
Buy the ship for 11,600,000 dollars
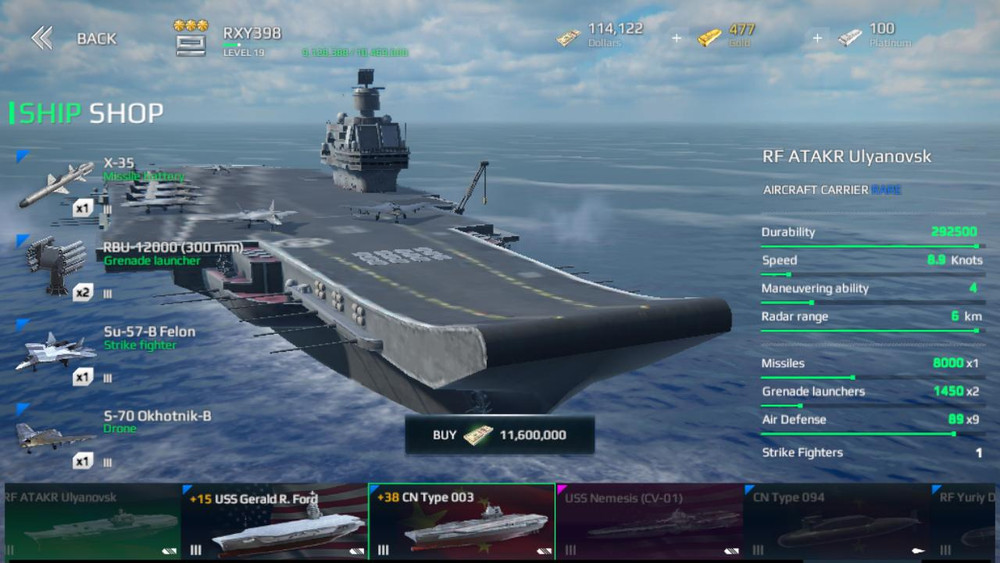[499, 435]
